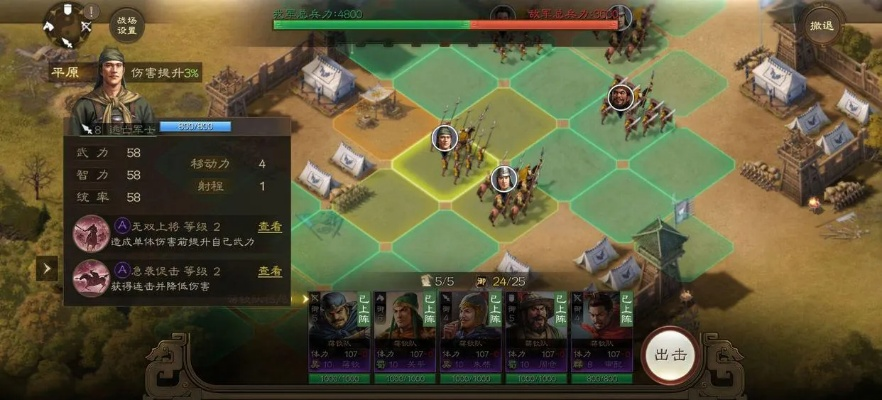The height and width of the screenshot is (400, 882).
Task: Click the 撤退 retreat button
Action: (822, 24)
